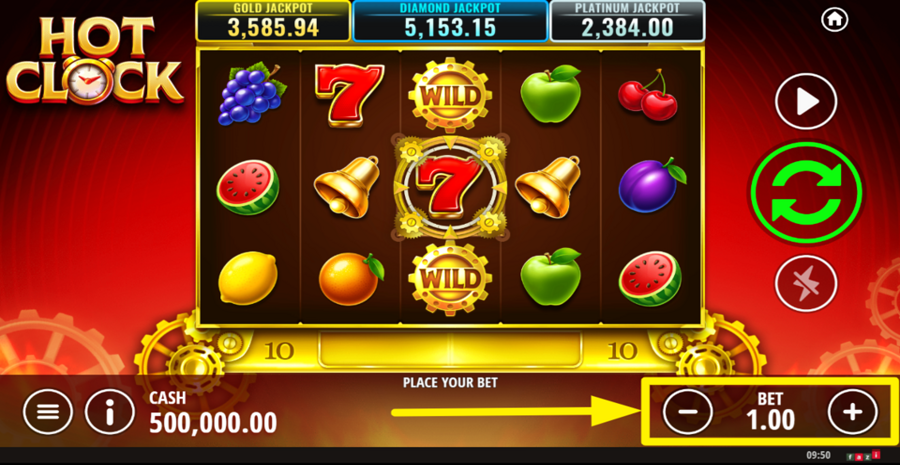Decrease the bet with the minus button

[x=688, y=411]
